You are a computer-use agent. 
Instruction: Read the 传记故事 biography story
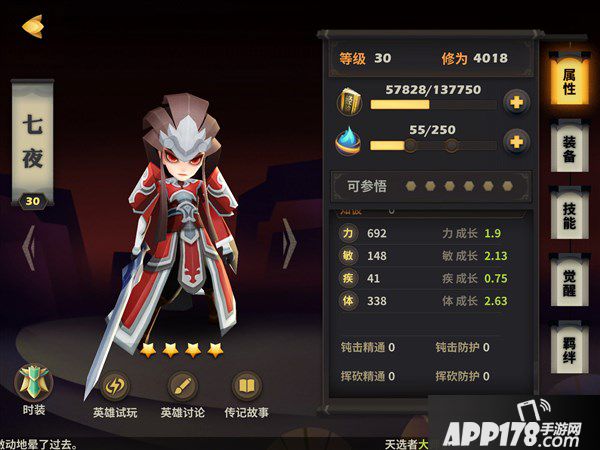(x=247, y=393)
